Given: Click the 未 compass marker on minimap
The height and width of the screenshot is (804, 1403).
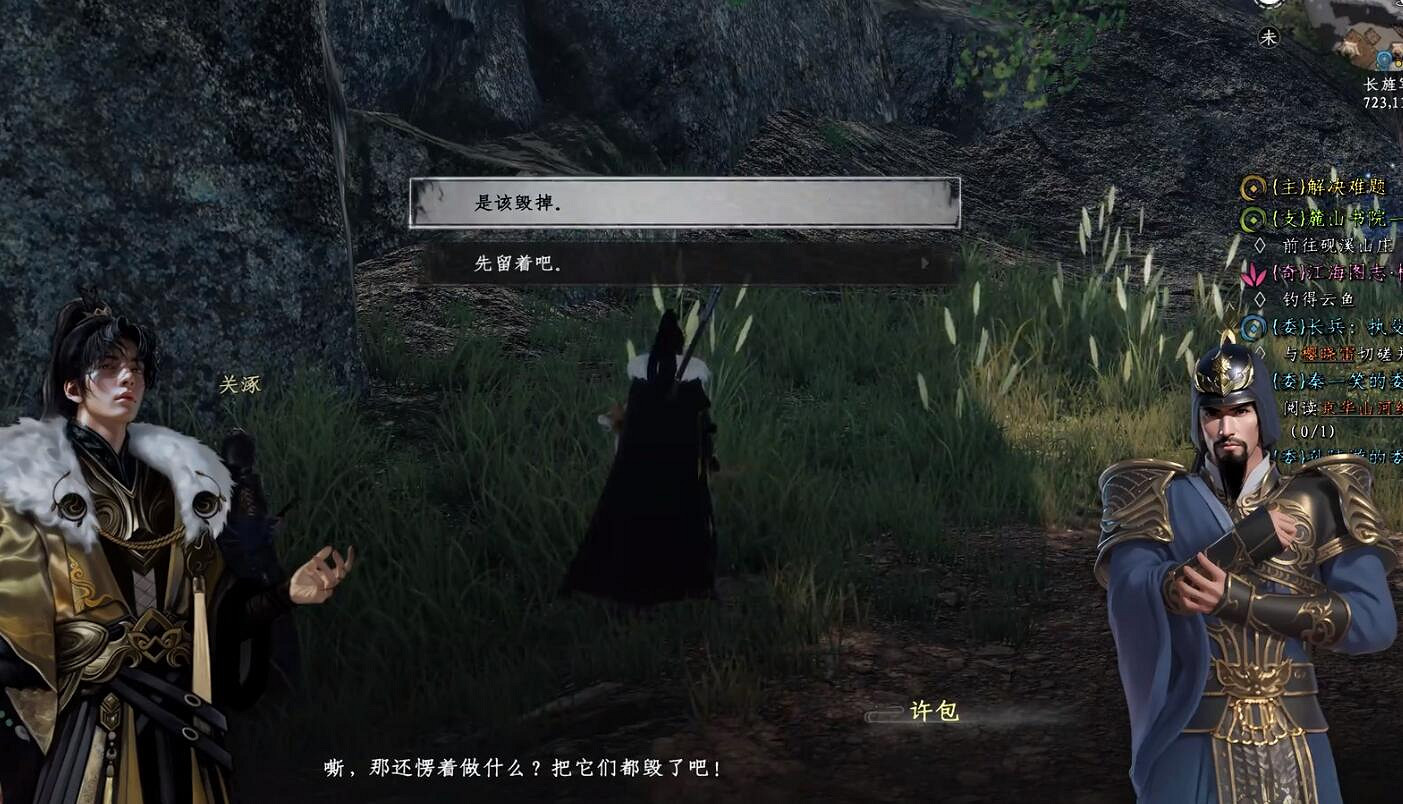Looking at the screenshot, I should 1271,37.
